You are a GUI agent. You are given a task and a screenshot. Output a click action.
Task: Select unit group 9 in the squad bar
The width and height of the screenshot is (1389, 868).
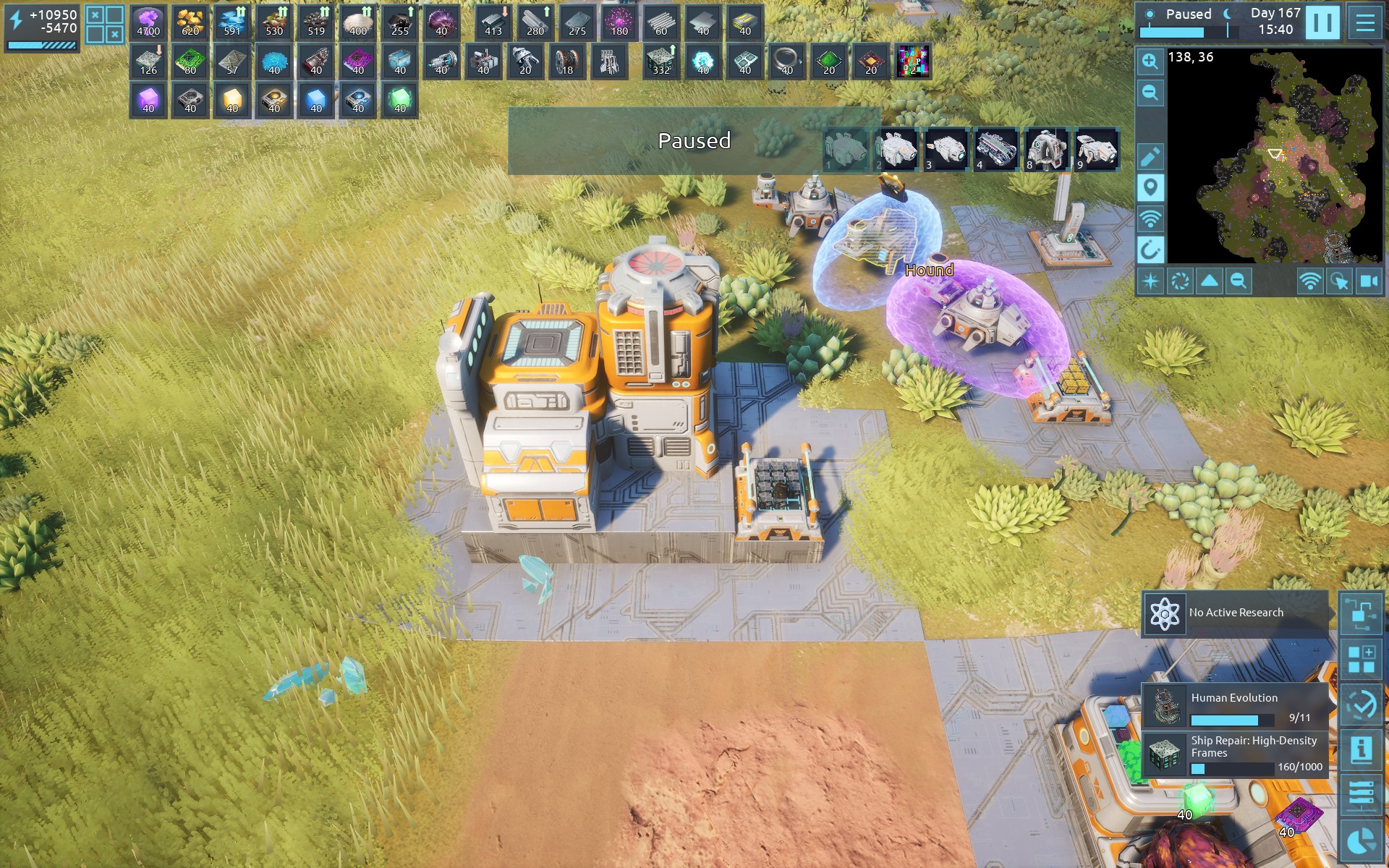[1097, 150]
